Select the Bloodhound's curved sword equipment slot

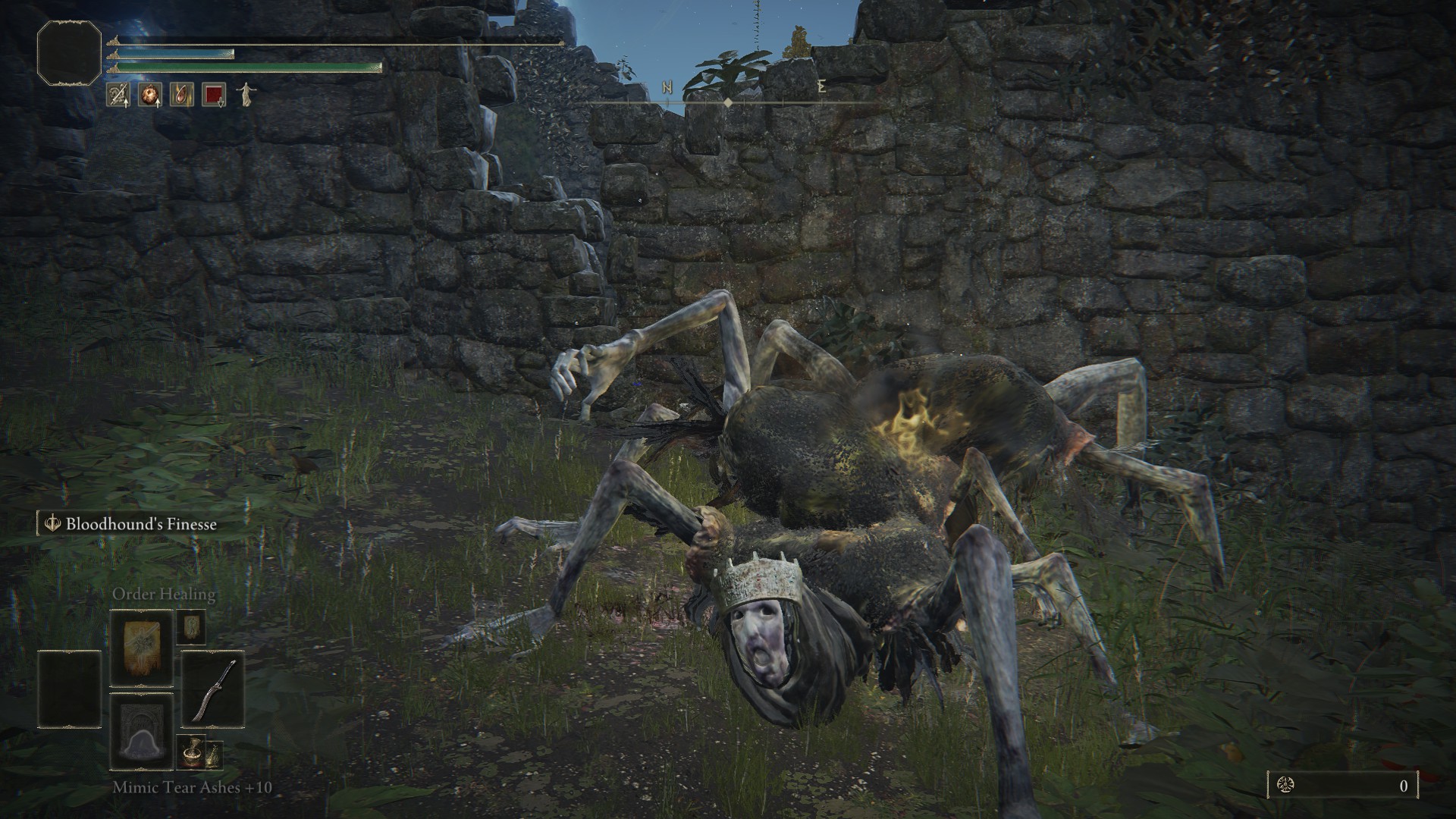212,688
